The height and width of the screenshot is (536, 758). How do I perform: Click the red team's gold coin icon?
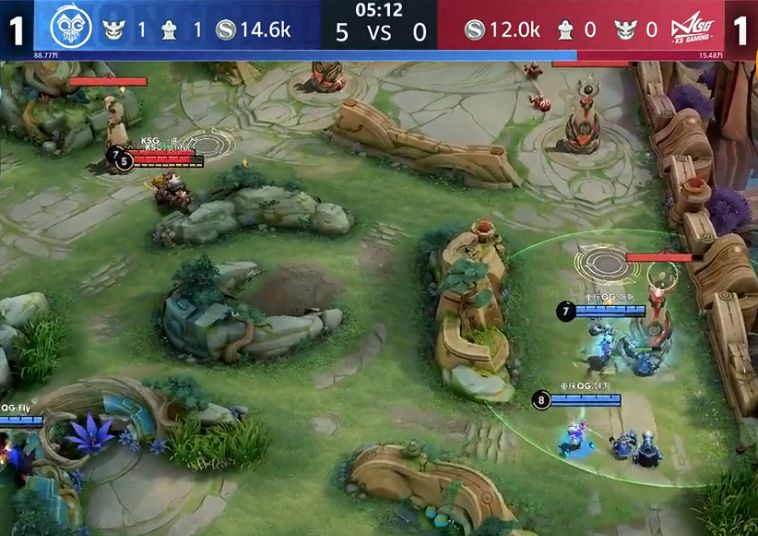(x=475, y=30)
